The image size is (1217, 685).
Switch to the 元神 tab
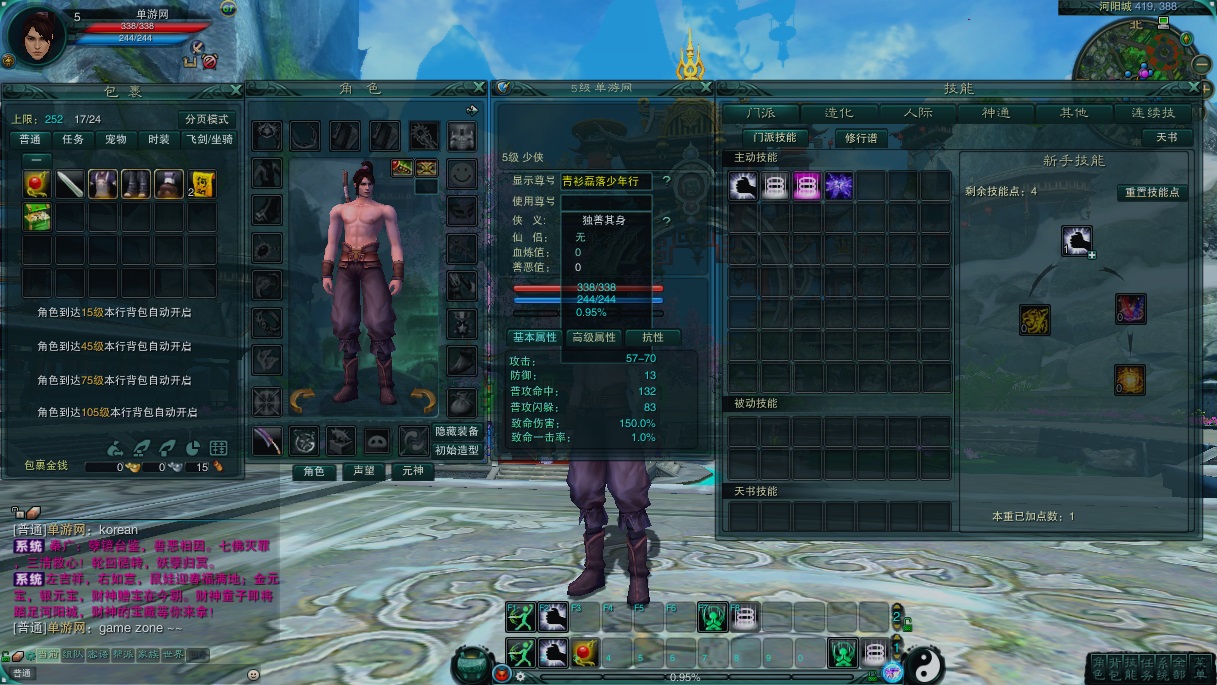[412, 471]
